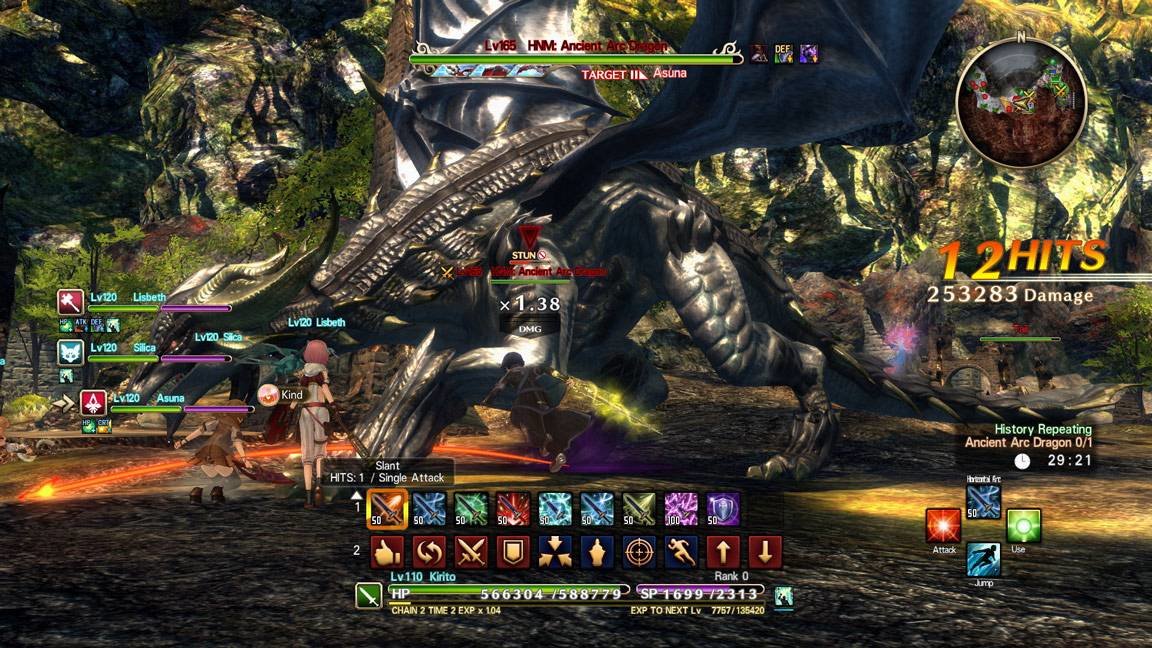Select the three converging arrows command
The height and width of the screenshot is (648, 1152).
[x=555, y=552]
